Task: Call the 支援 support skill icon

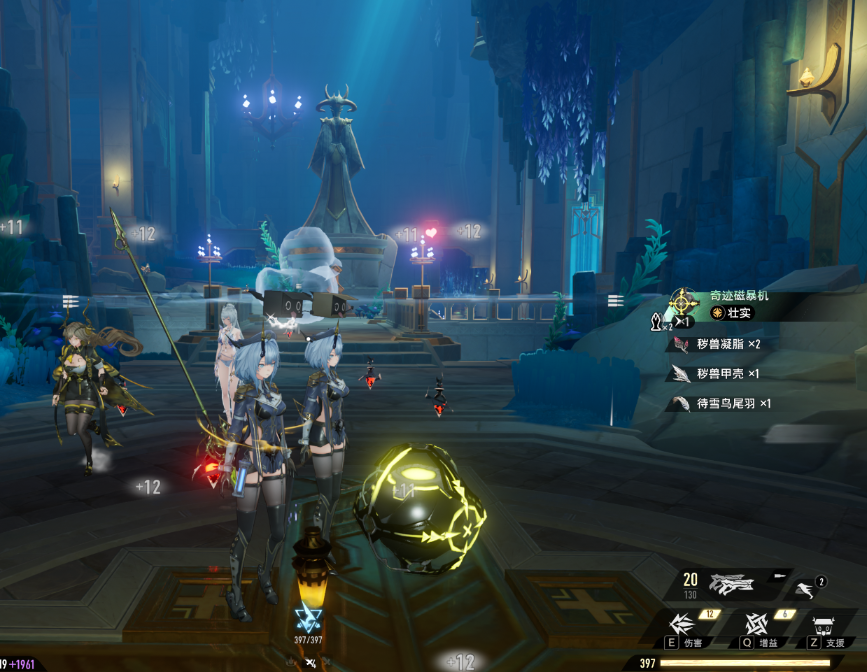Action: (825, 626)
